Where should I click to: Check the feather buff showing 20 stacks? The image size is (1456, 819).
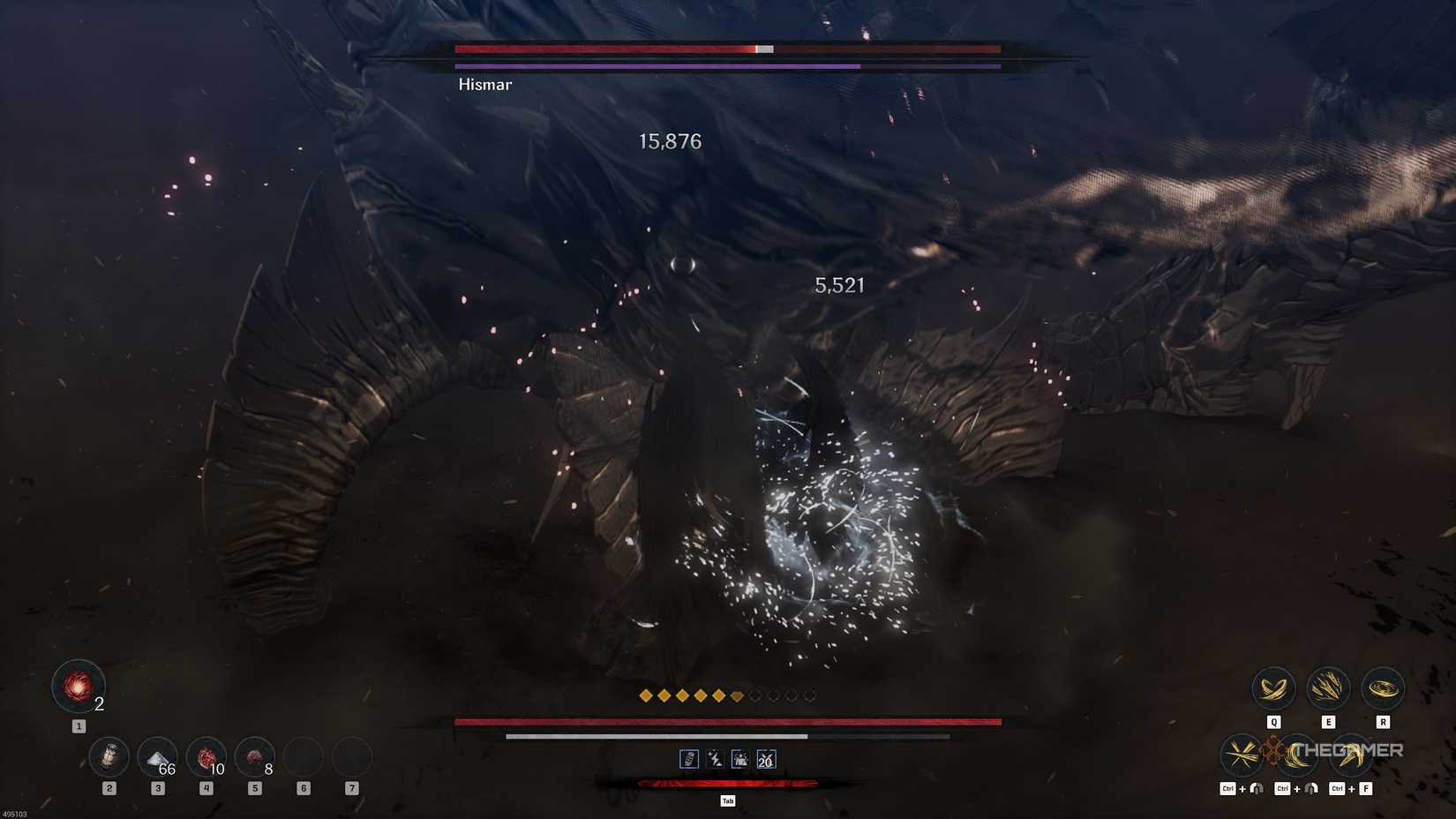tap(766, 759)
